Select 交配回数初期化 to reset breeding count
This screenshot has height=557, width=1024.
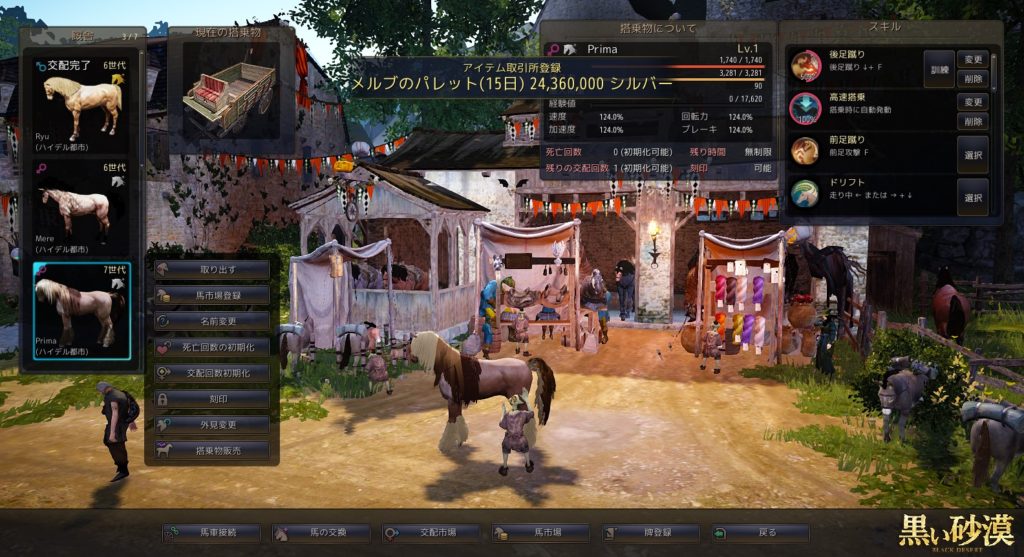pyautogui.click(x=212, y=373)
